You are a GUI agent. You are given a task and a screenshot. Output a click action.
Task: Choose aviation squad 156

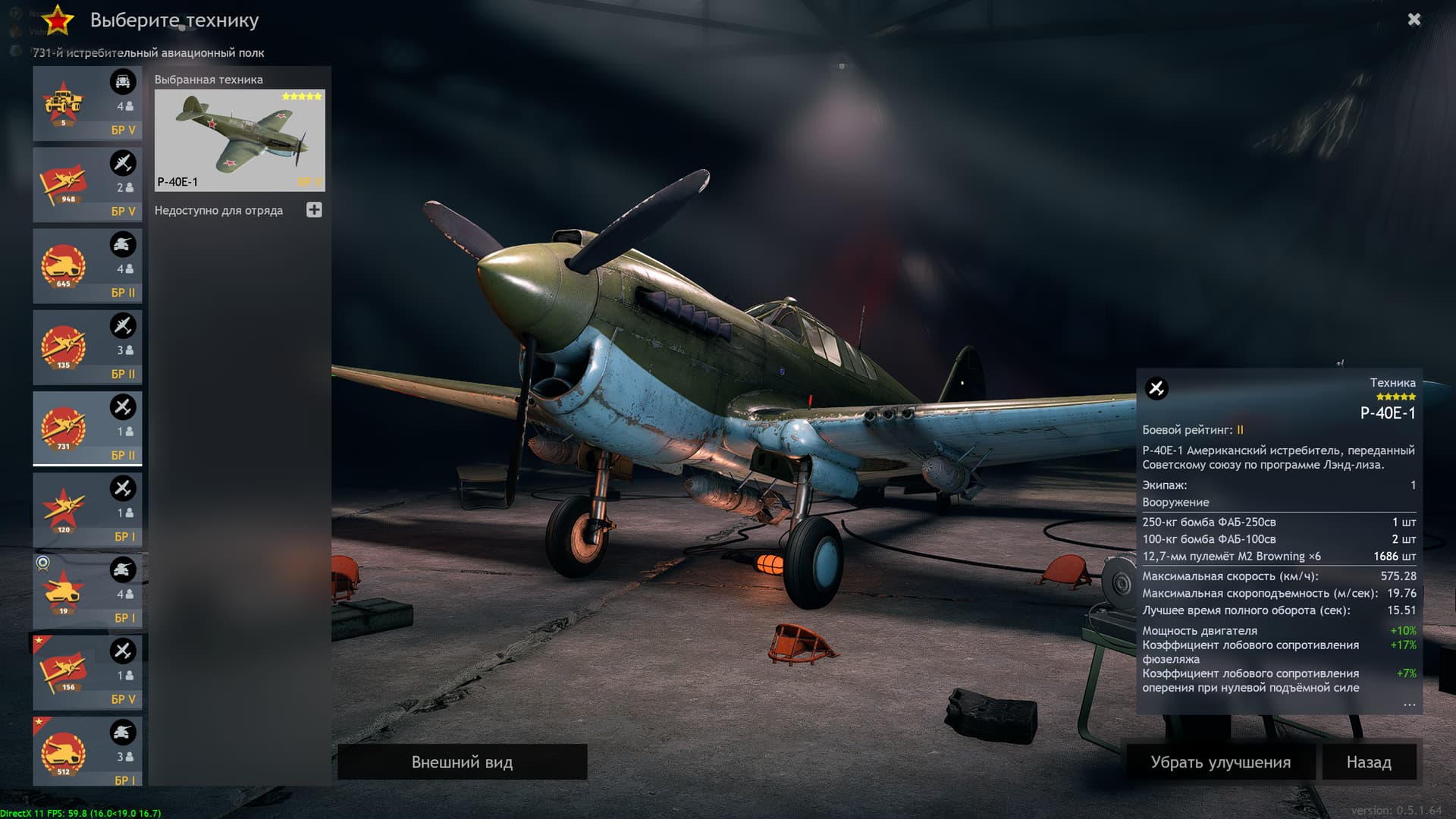pyautogui.click(x=87, y=673)
